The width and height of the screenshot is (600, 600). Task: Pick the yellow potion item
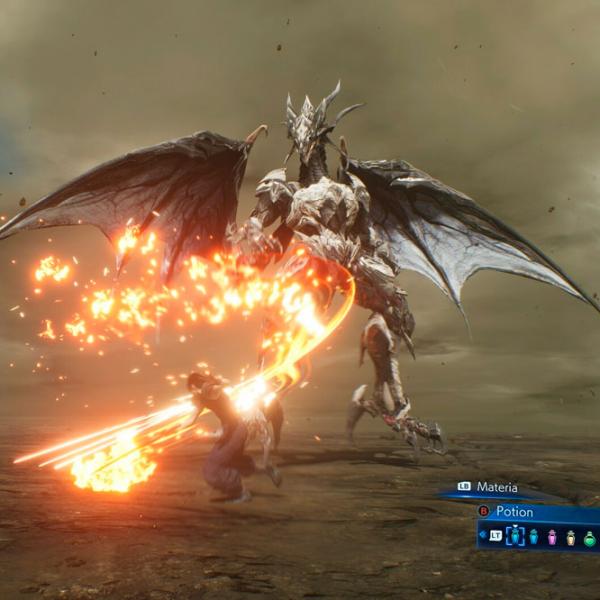(x=571, y=537)
